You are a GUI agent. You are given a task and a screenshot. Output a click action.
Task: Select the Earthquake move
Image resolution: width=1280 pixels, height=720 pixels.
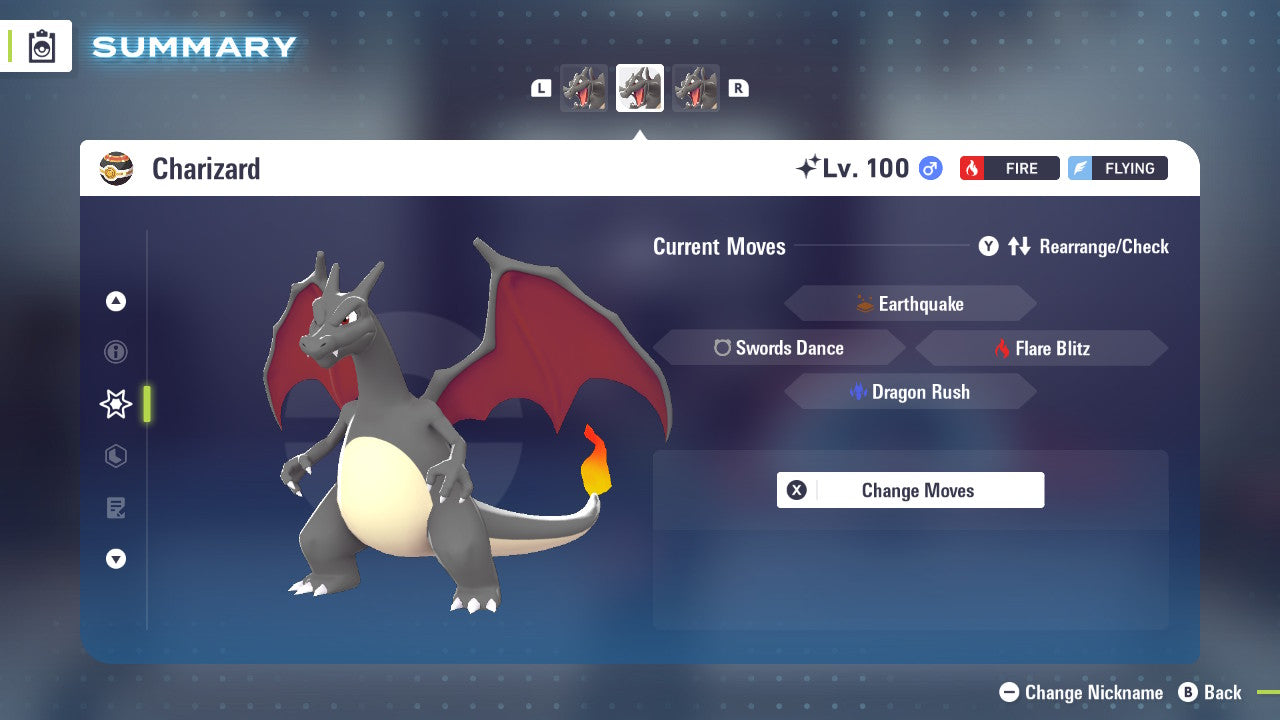909,303
